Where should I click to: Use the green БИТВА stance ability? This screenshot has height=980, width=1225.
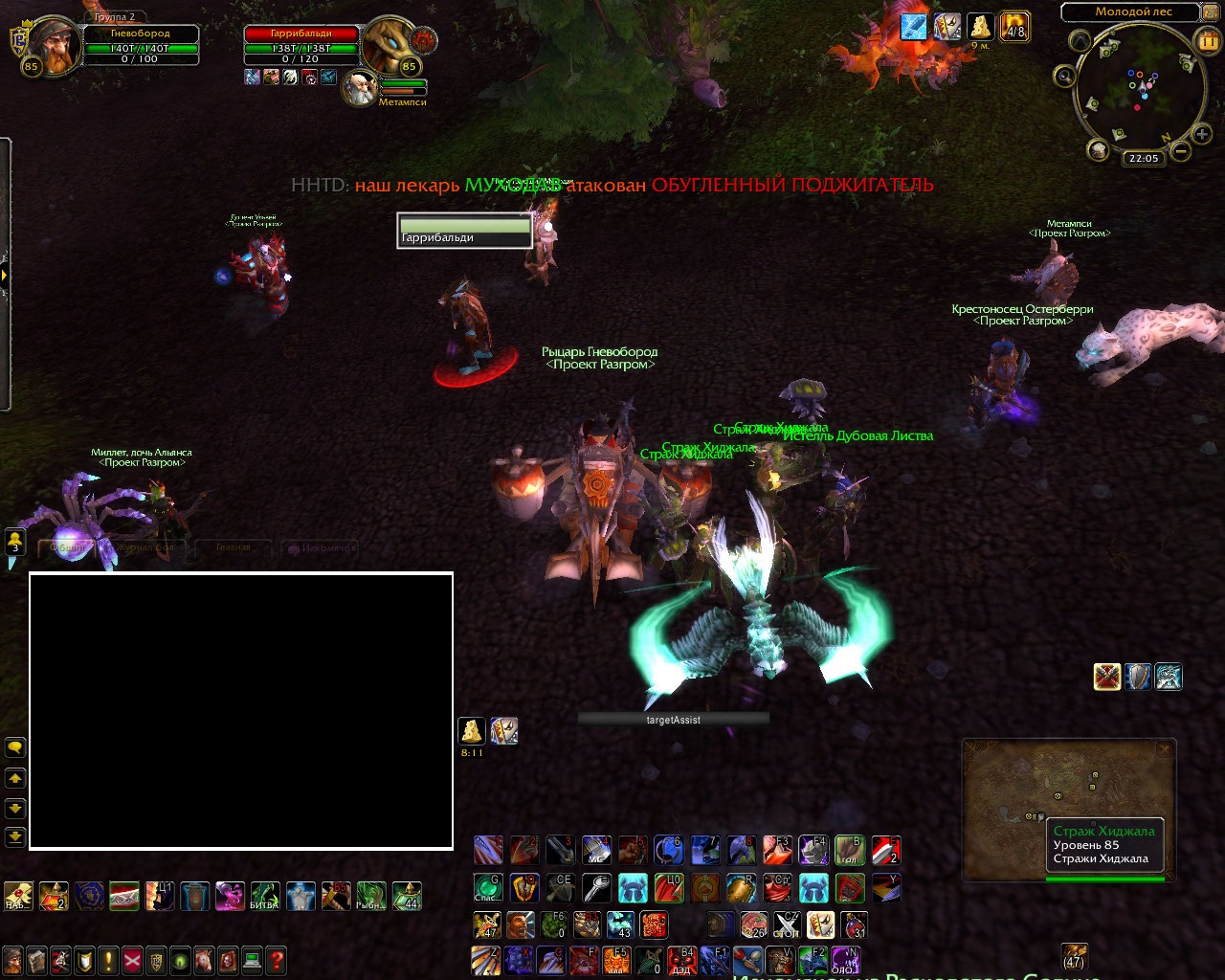(265, 897)
